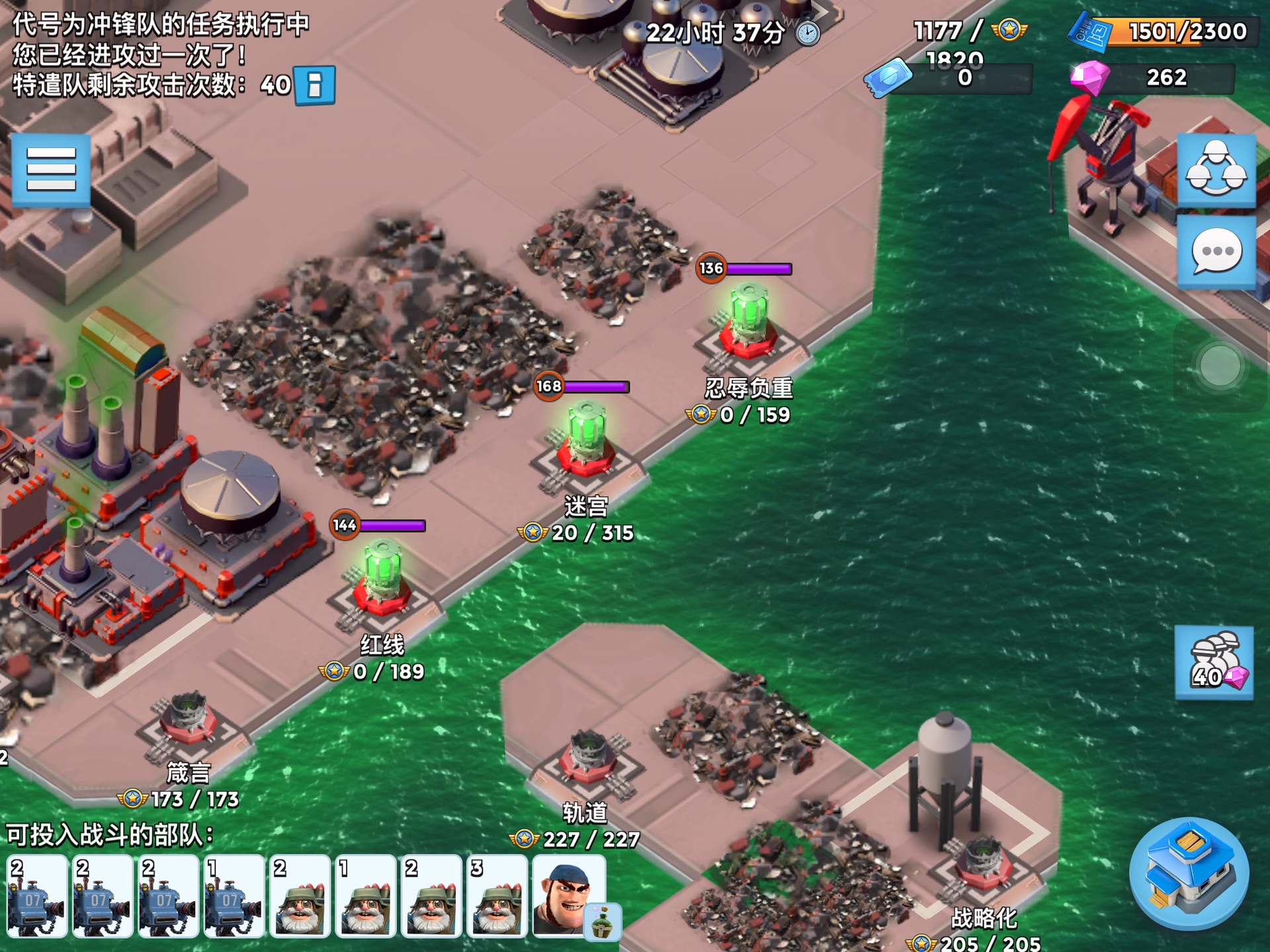Select the bearded soldier card numbered 3
Image resolution: width=1270 pixels, height=952 pixels.
[x=497, y=896]
